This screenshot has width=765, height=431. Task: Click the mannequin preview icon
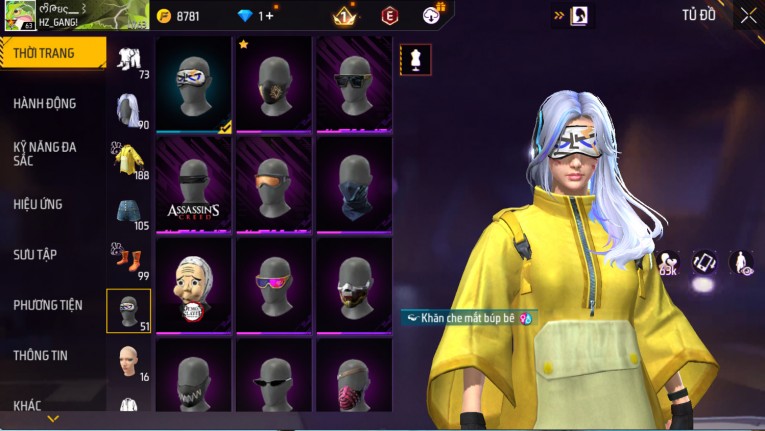(x=416, y=59)
